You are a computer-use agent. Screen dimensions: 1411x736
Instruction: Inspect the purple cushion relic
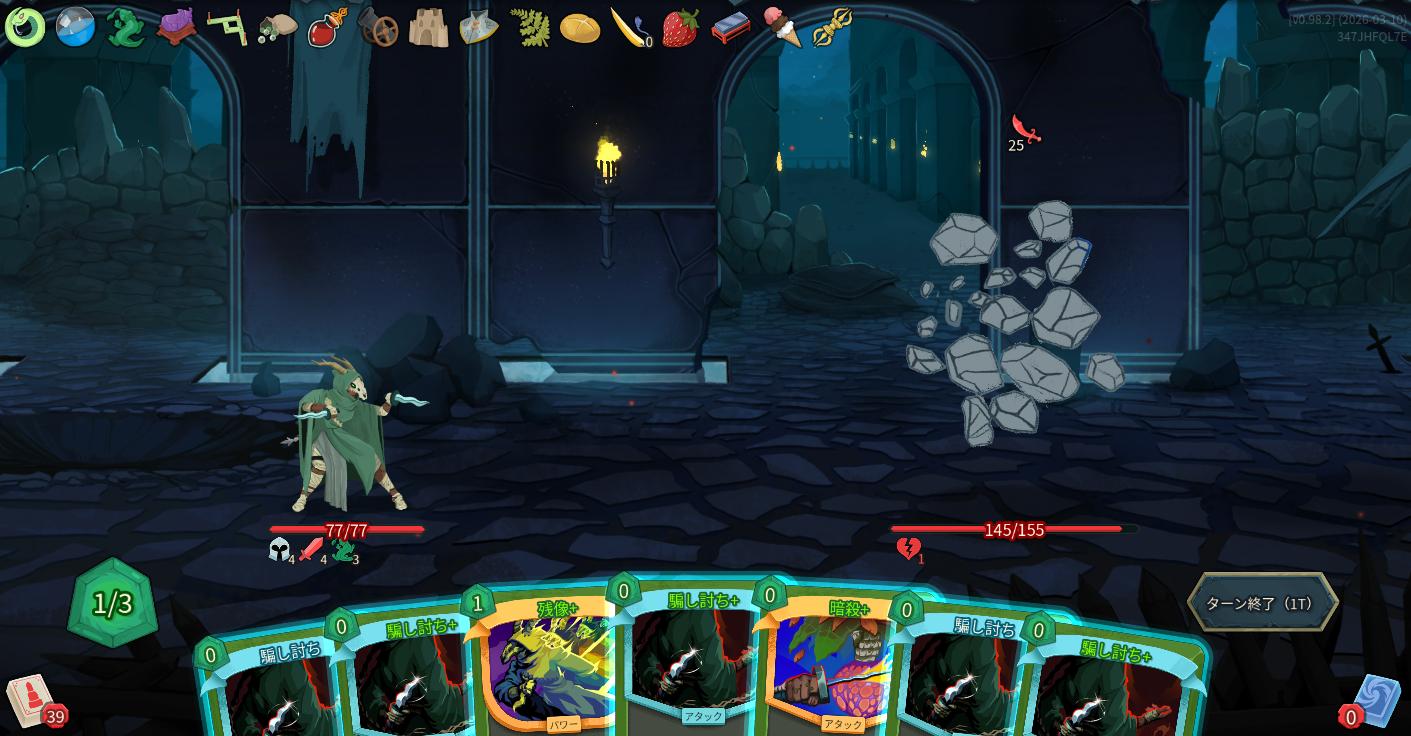click(177, 27)
